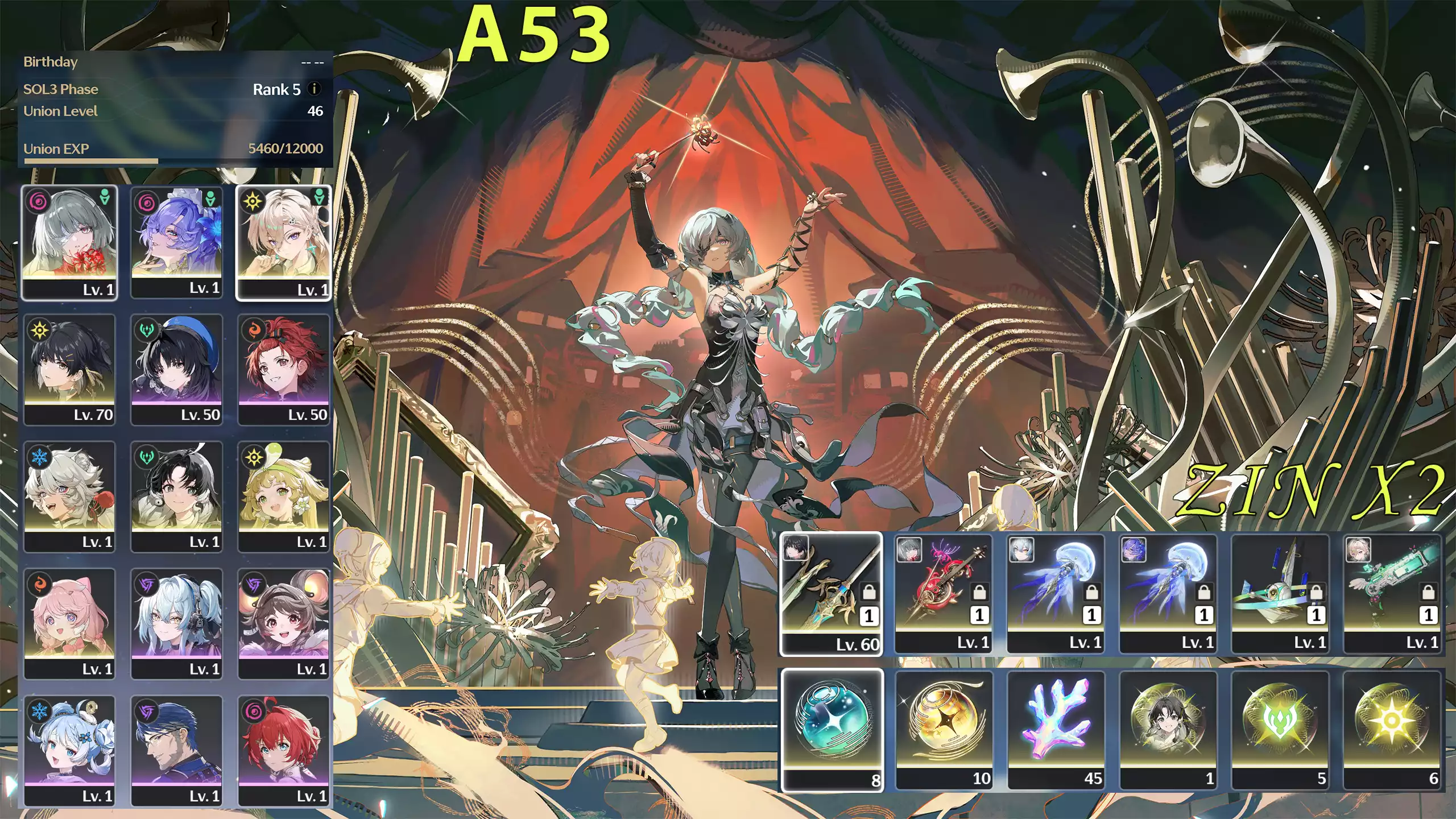Viewport: 1456px width, 819px height.
Task: Click the Union Level 46 row
Action: (171, 113)
